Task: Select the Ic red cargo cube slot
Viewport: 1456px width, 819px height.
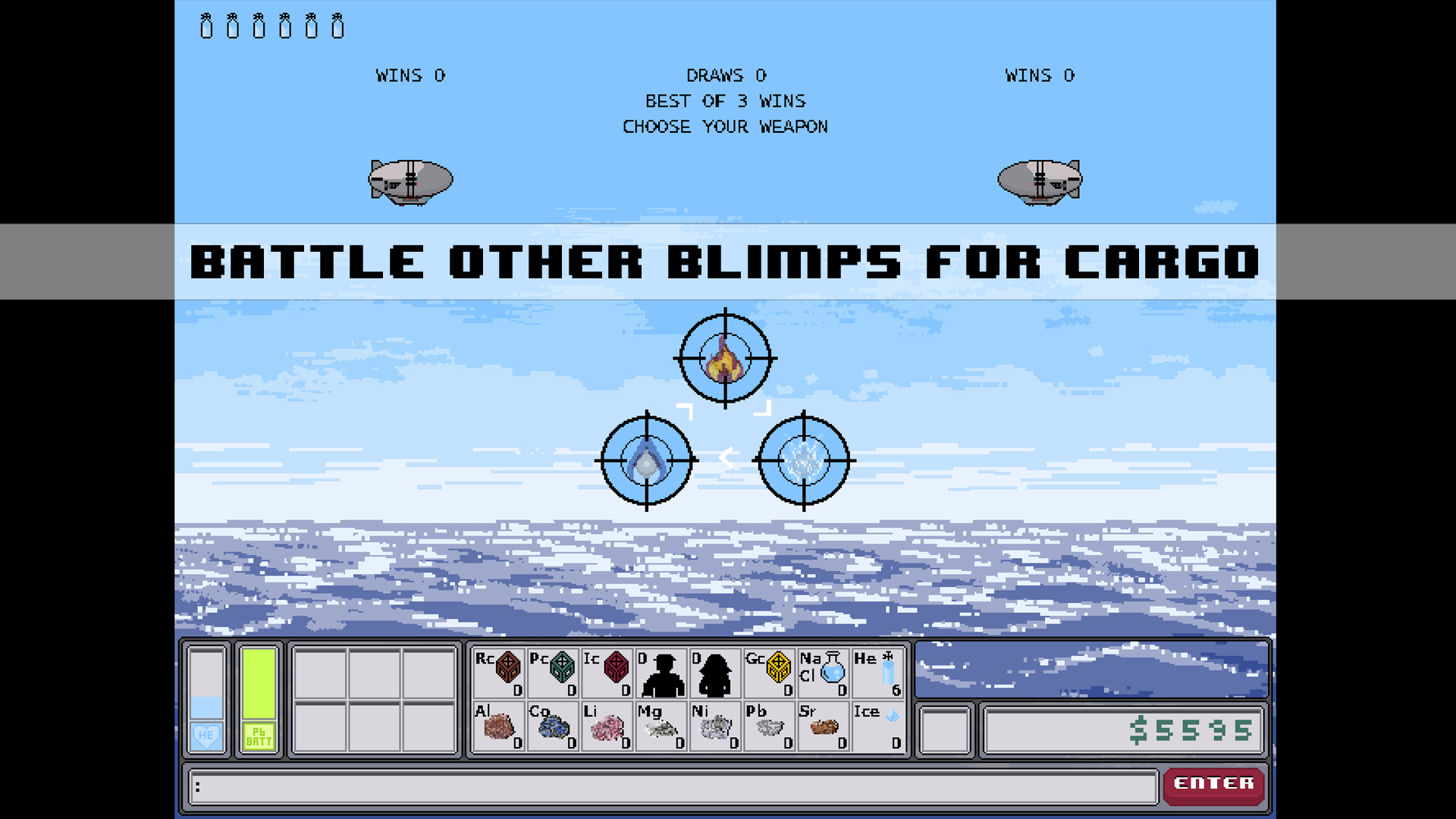Action: pyautogui.click(x=606, y=672)
